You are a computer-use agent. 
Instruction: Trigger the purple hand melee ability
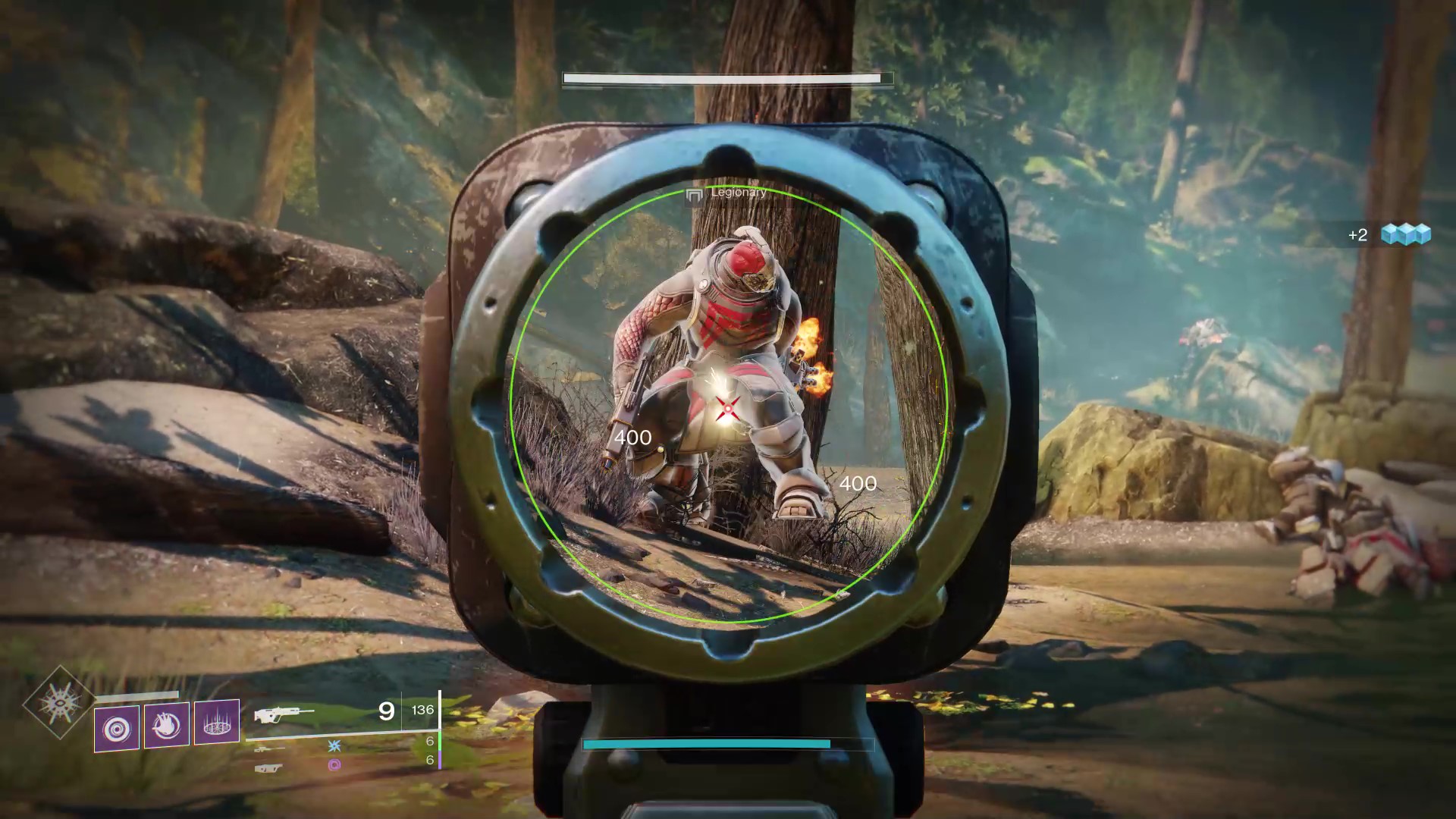click(x=167, y=725)
